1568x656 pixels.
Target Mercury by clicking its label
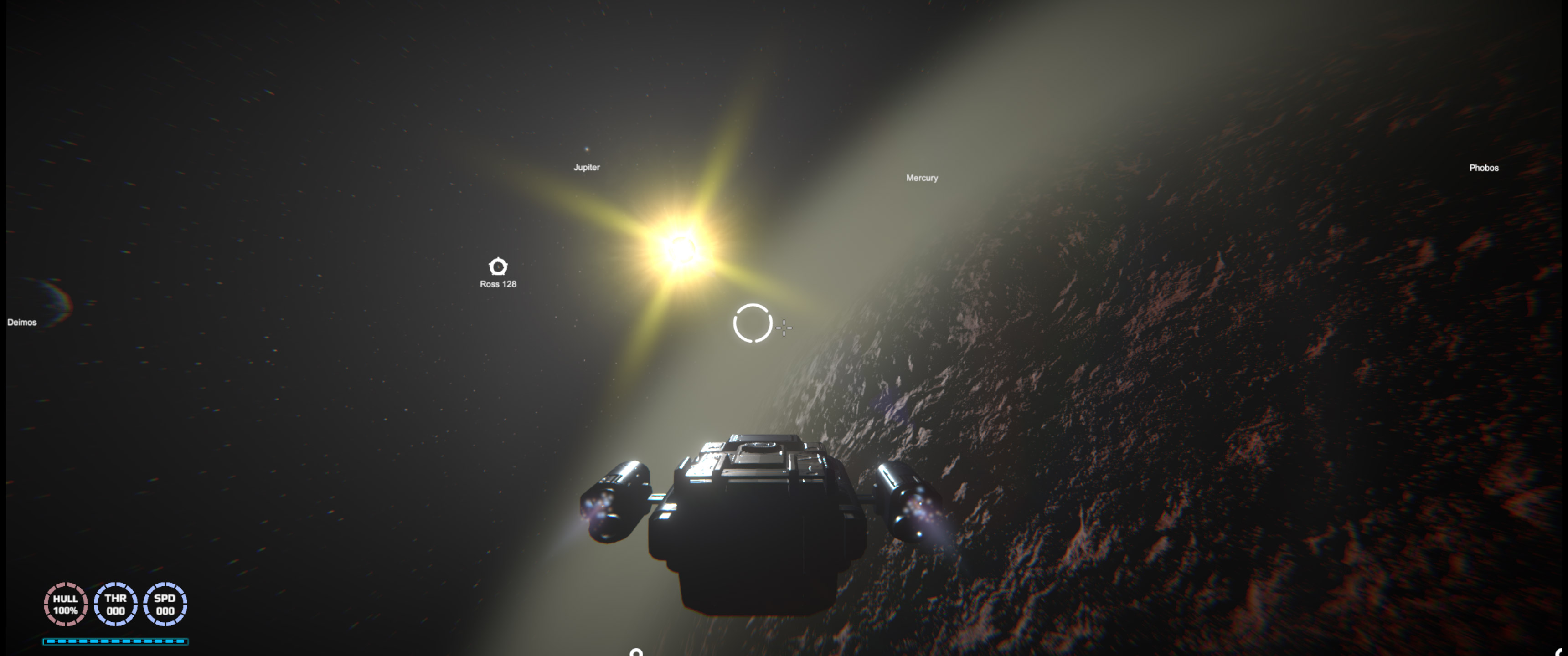click(922, 178)
